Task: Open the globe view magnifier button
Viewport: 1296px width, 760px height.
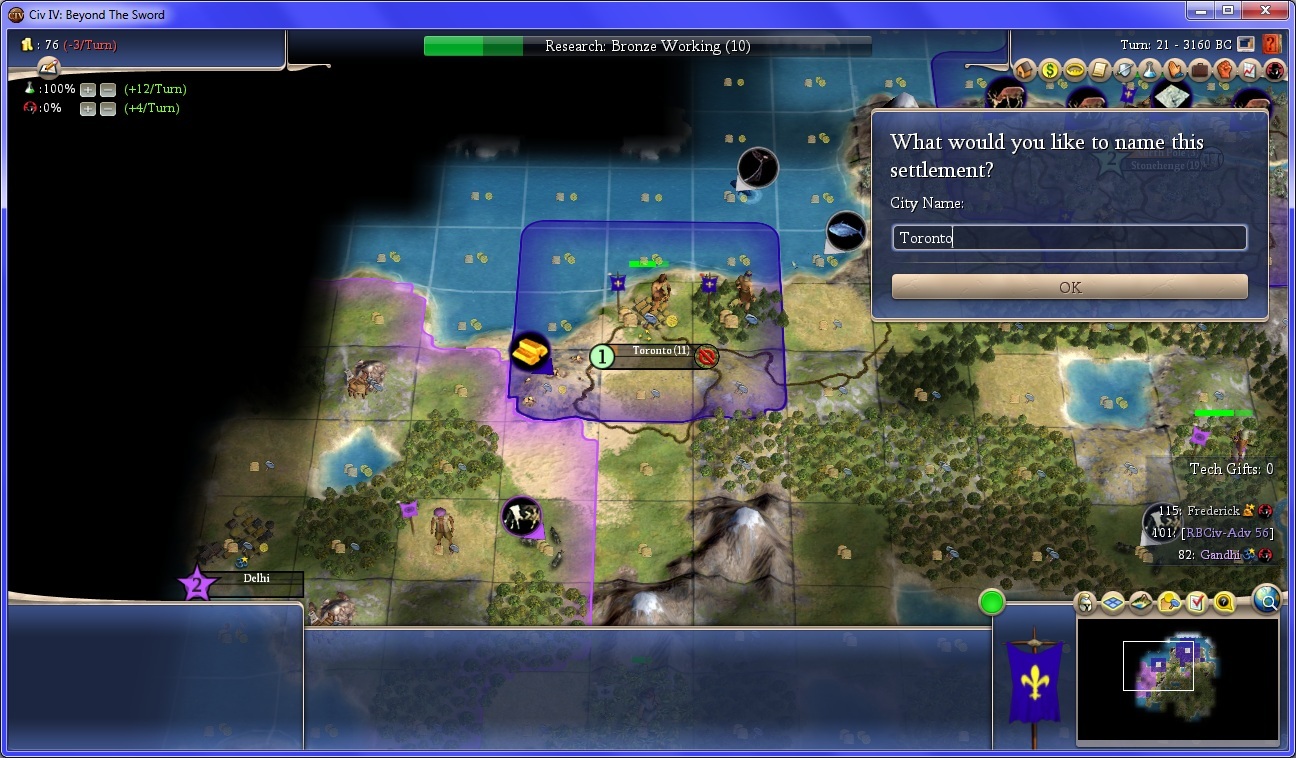Action: (1266, 599)
